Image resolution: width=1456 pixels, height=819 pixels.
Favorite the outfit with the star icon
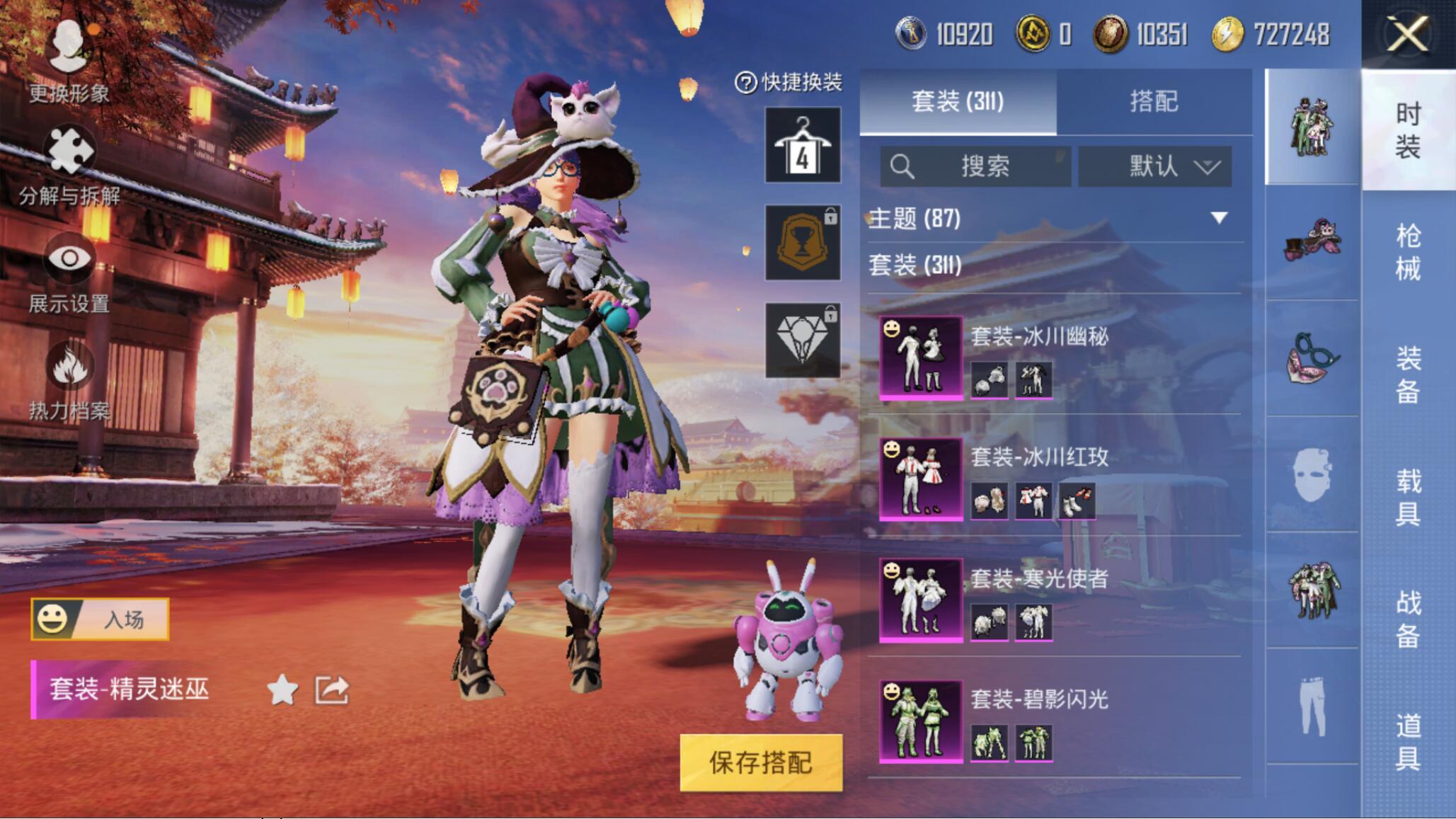pyautogui.click(x=282, y=690)
